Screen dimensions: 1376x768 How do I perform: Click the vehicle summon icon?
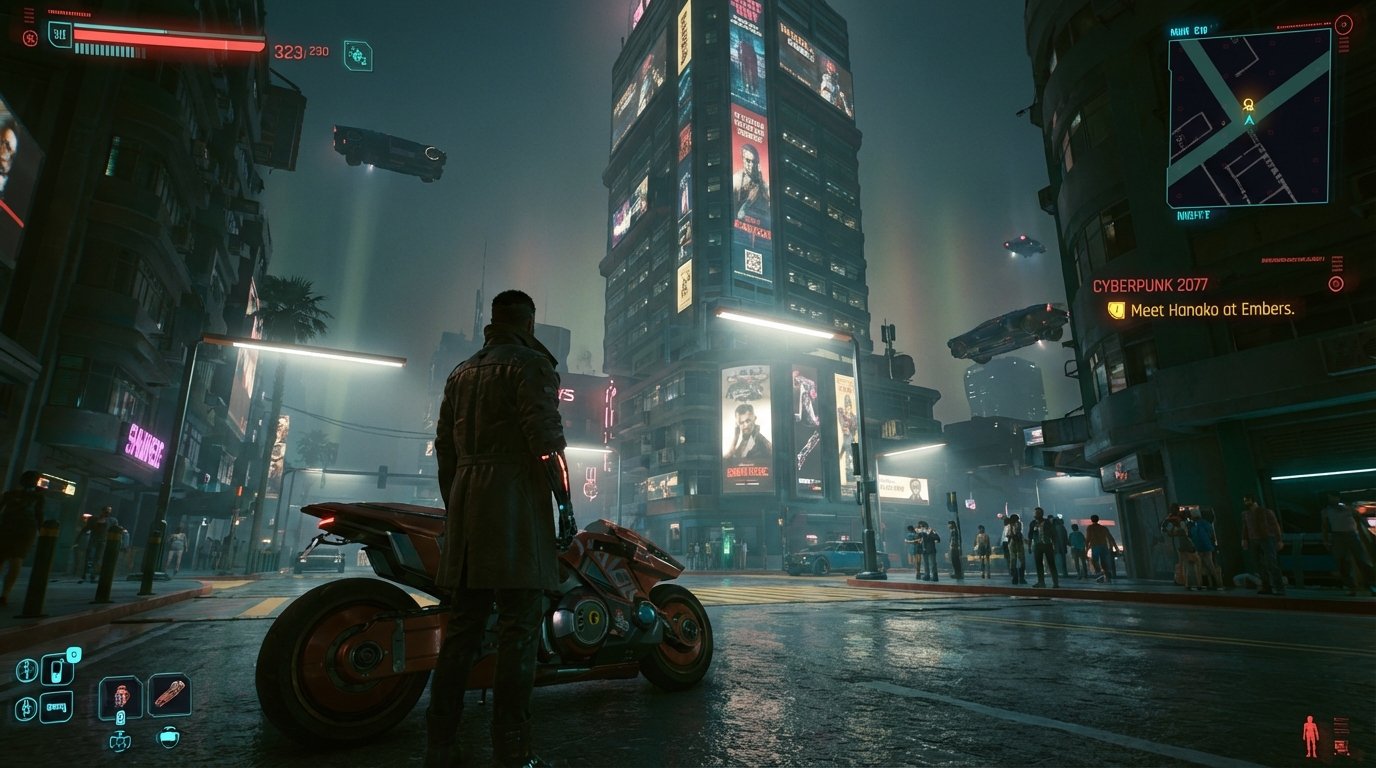pos(57,705)
